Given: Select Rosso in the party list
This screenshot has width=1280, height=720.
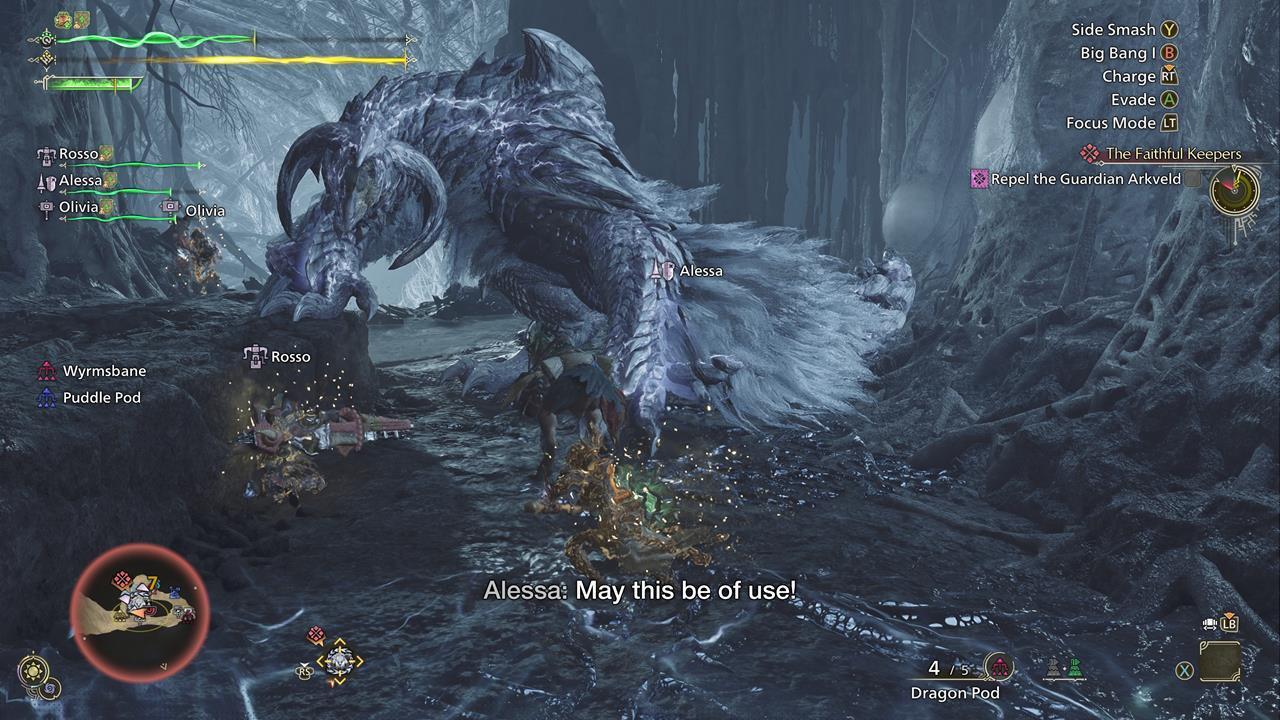Looking at the screenshot, I should (78, 154).
